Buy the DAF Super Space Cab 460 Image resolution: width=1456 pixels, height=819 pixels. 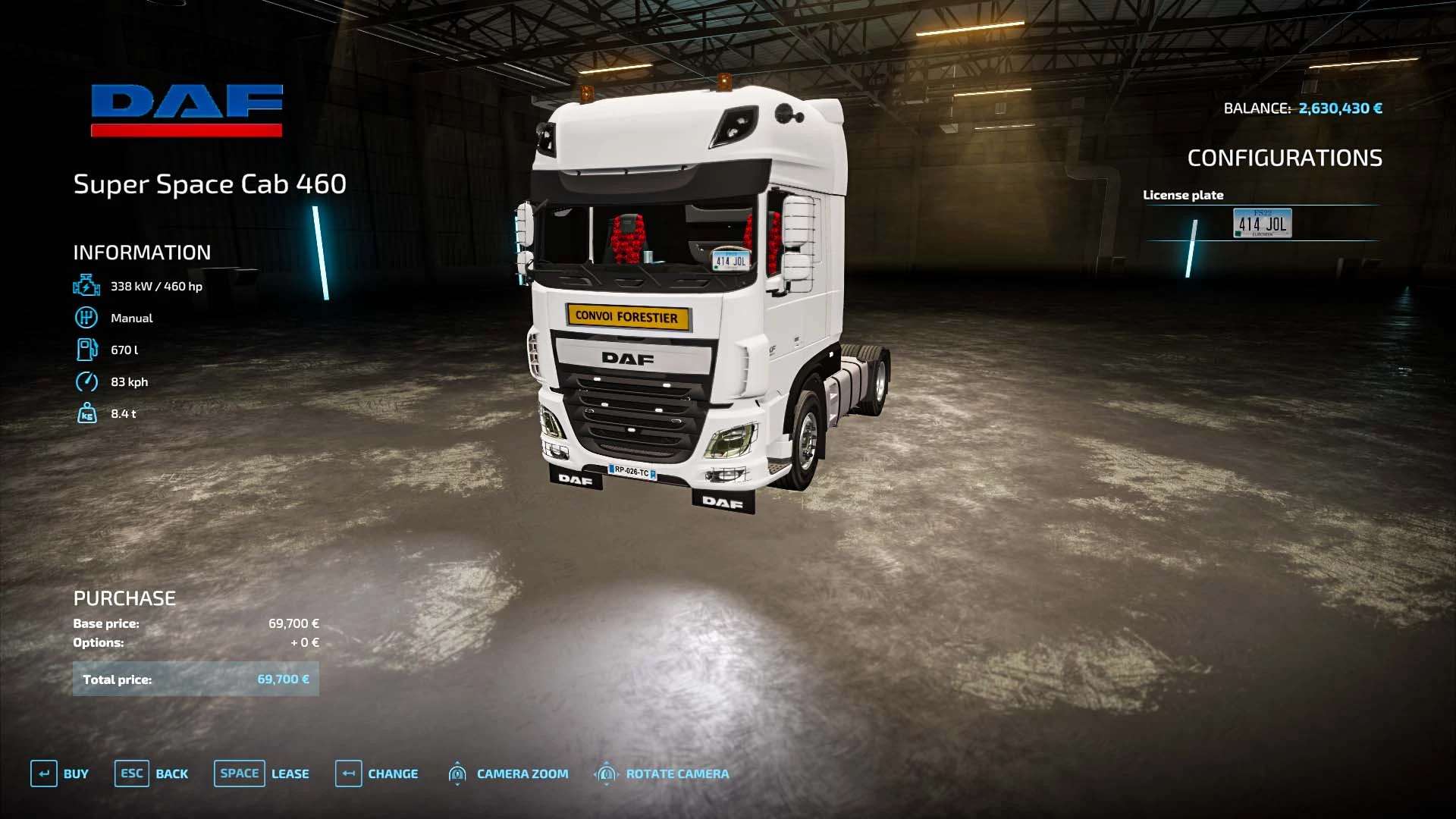point(60,773)
